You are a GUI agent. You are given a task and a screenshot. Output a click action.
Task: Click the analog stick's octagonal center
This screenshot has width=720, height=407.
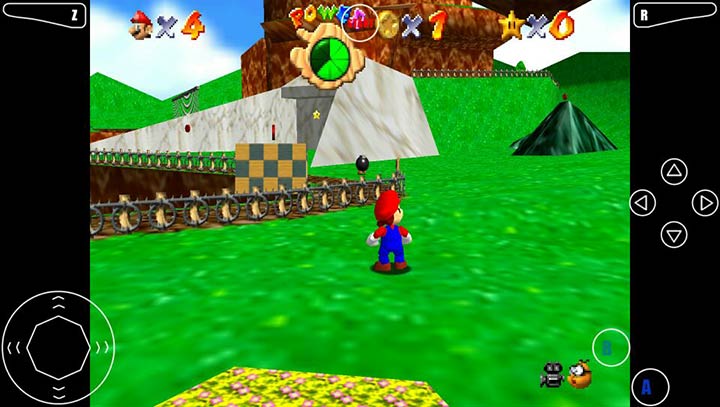pos(58,346)
